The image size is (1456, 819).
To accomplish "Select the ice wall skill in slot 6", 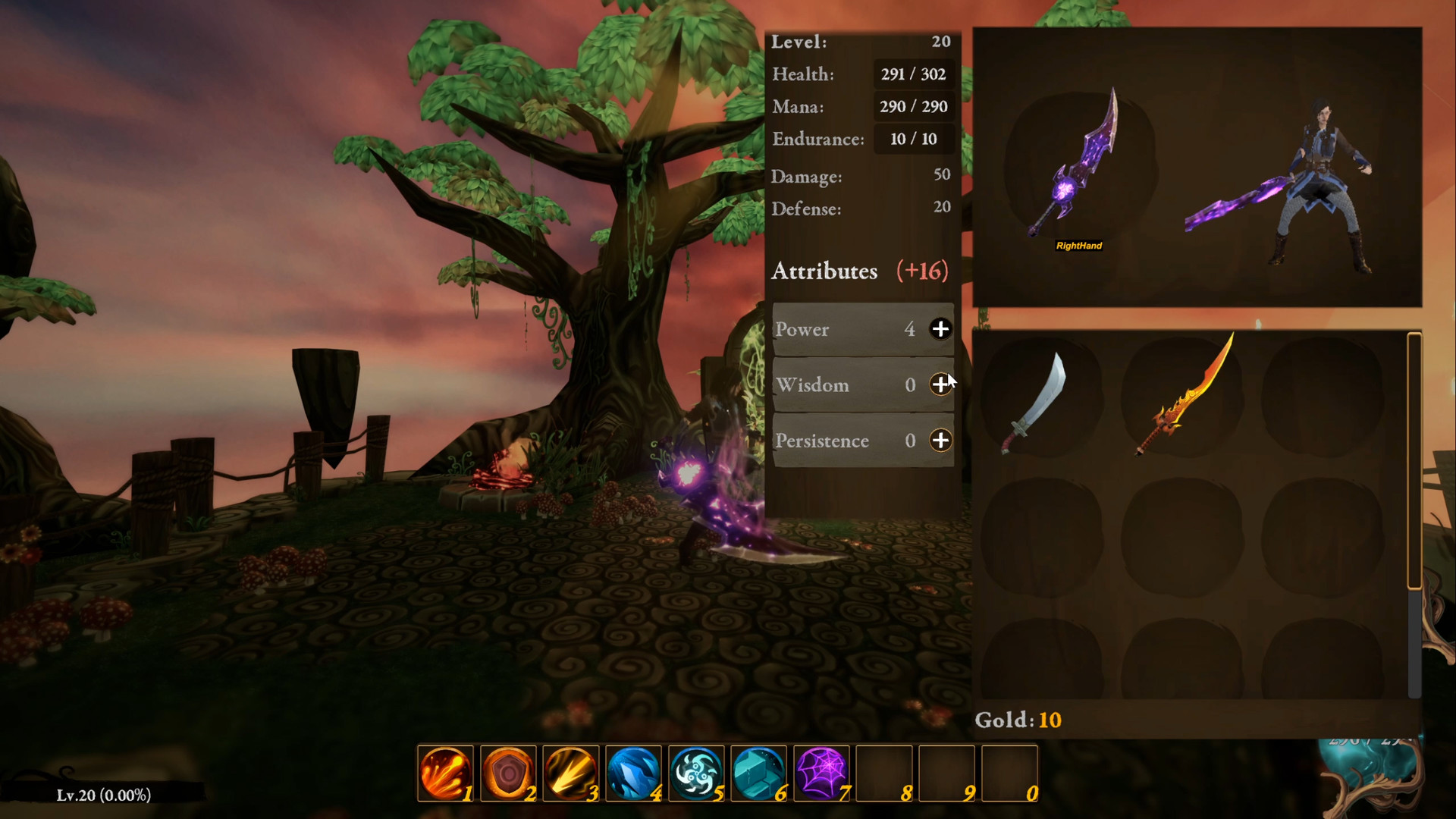I will (760, 773).
